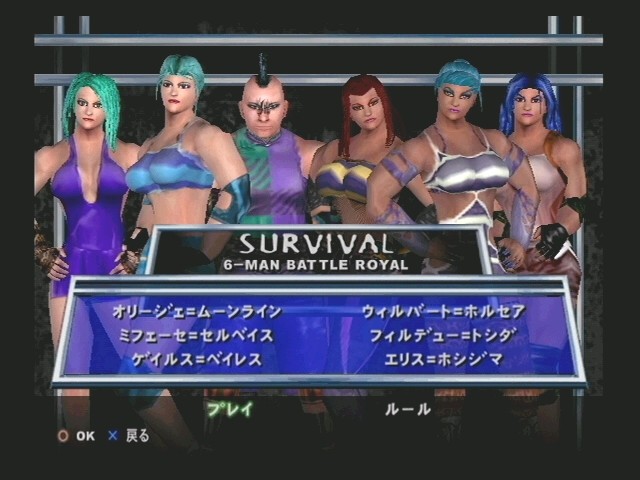
Task: Select the ウィルバート=ホルセア roster entry
Action: 443,311
